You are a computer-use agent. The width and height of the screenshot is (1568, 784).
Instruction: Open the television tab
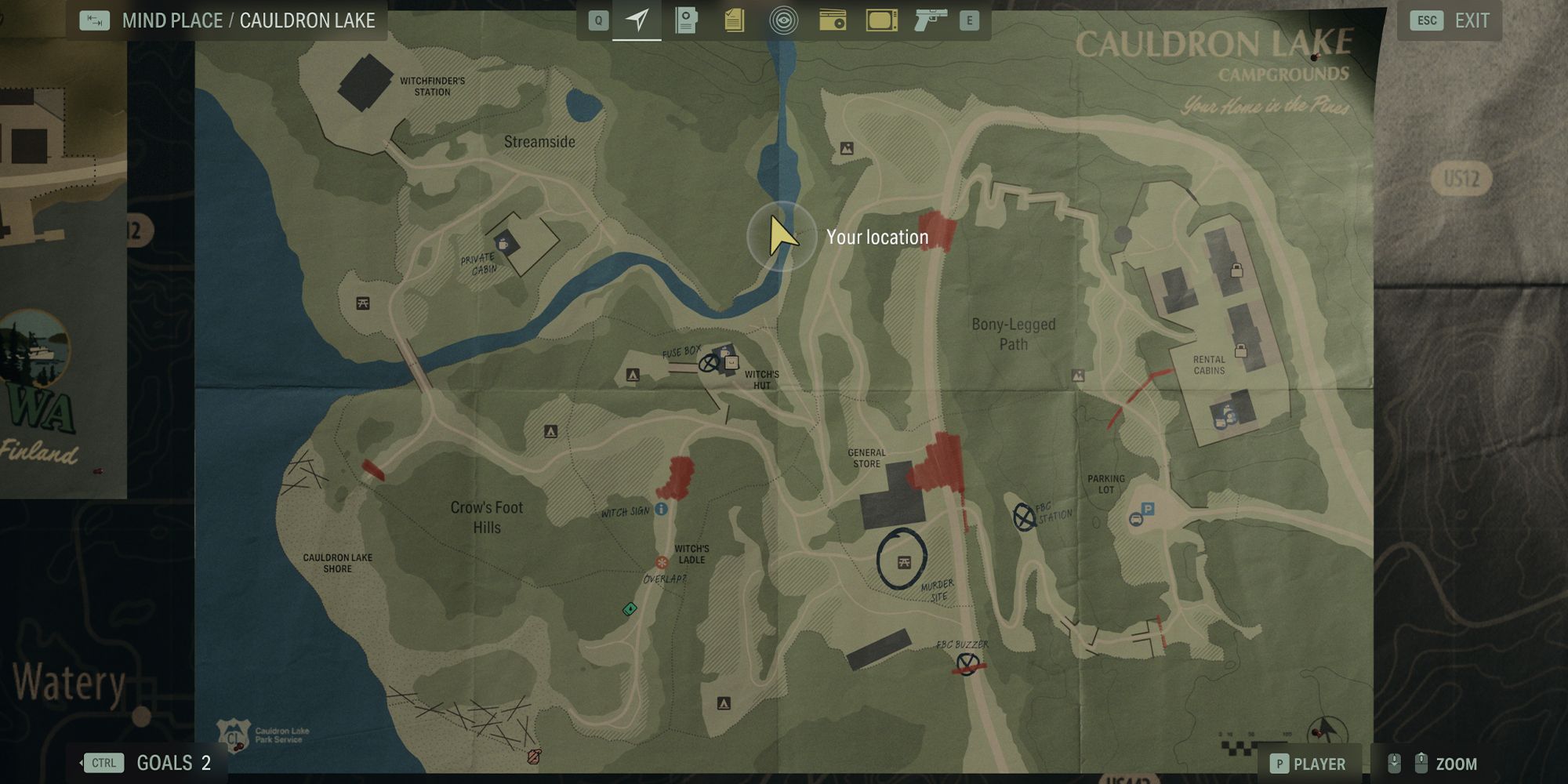881,20
